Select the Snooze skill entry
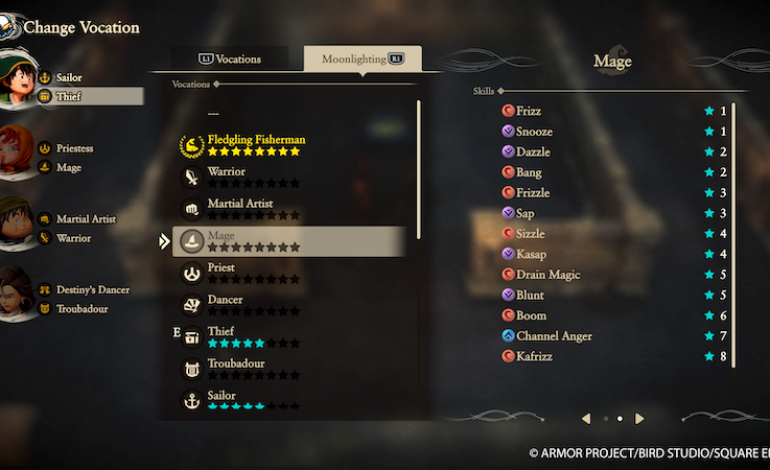 coord(534,132)
